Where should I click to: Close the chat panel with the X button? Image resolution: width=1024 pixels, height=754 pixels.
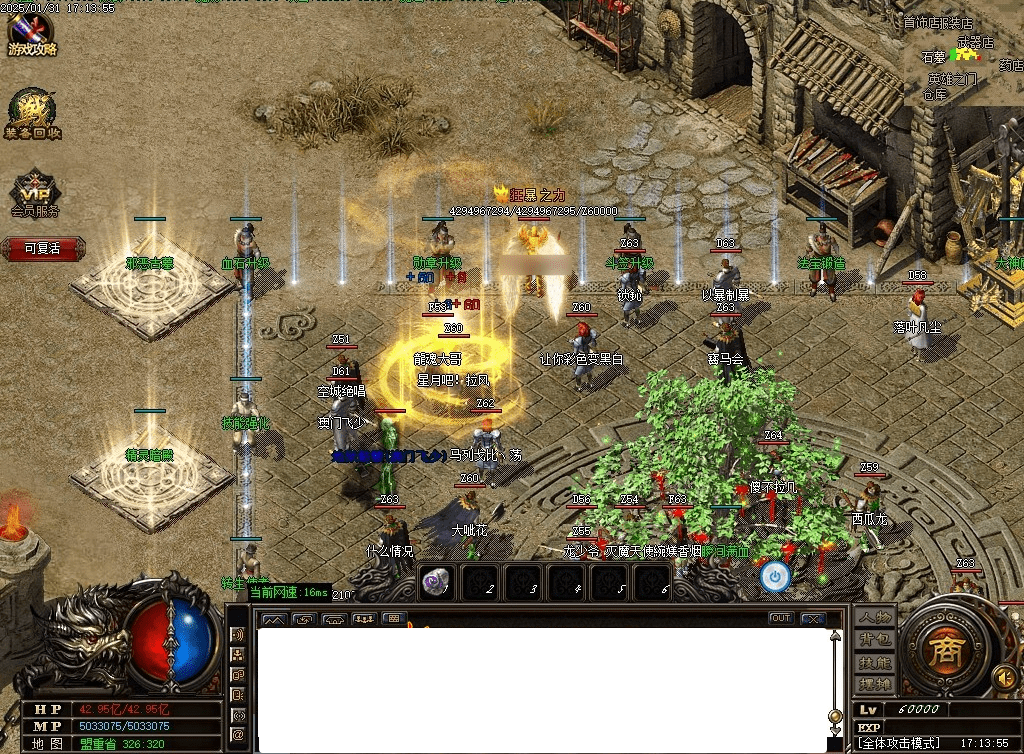pyautogui.click(x=813, y=618)
